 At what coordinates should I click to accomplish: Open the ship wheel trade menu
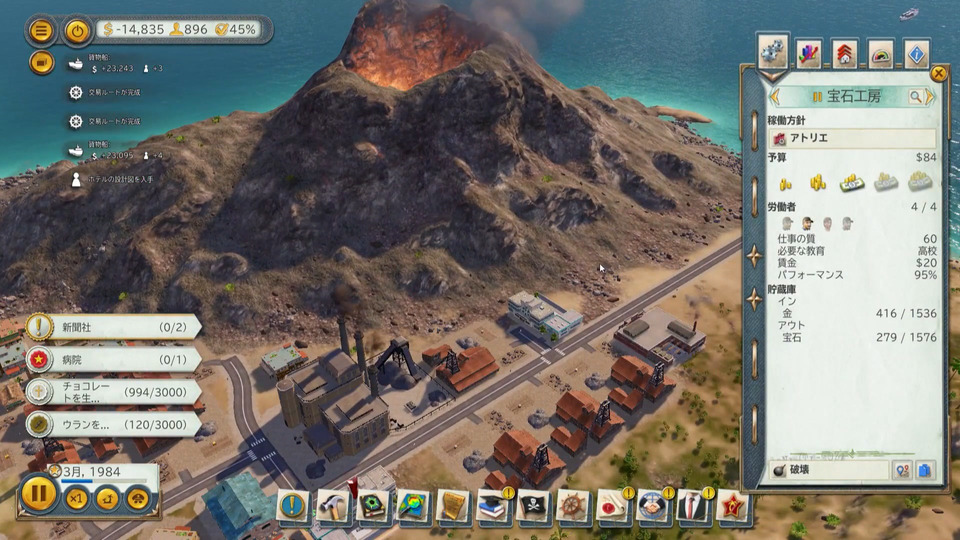click(x=573, y=506)
